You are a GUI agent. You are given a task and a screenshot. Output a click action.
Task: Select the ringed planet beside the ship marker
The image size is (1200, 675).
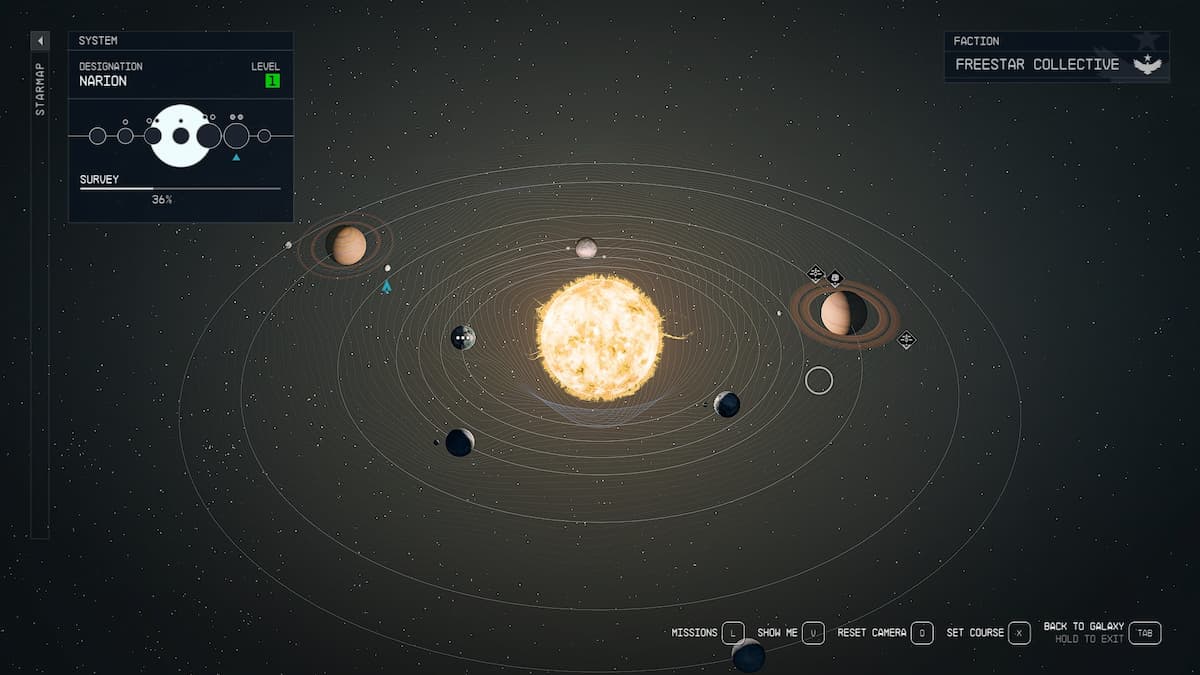coord(348,245)
